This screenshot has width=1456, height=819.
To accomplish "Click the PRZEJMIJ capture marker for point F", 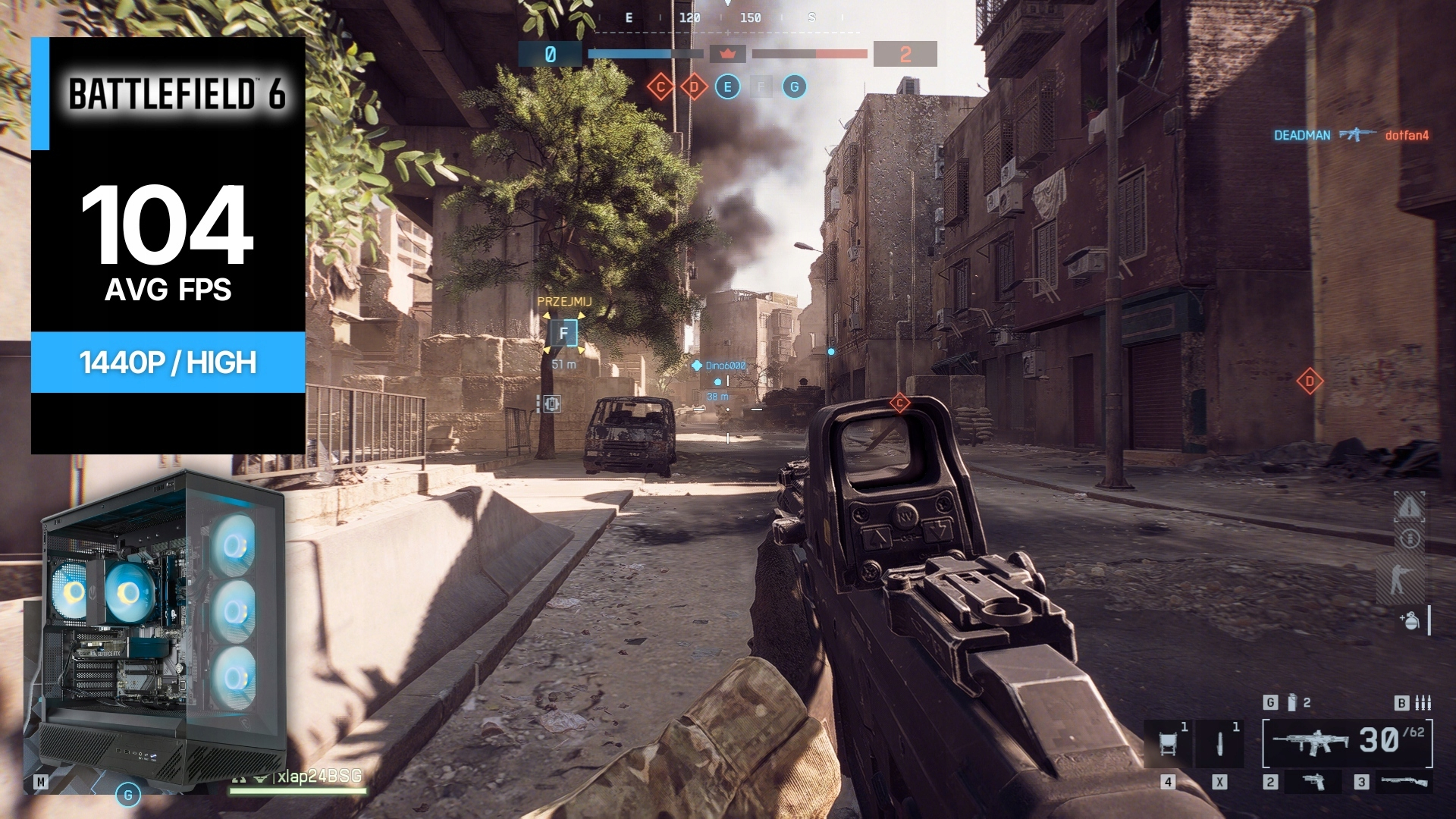I will tap(563, 333).
